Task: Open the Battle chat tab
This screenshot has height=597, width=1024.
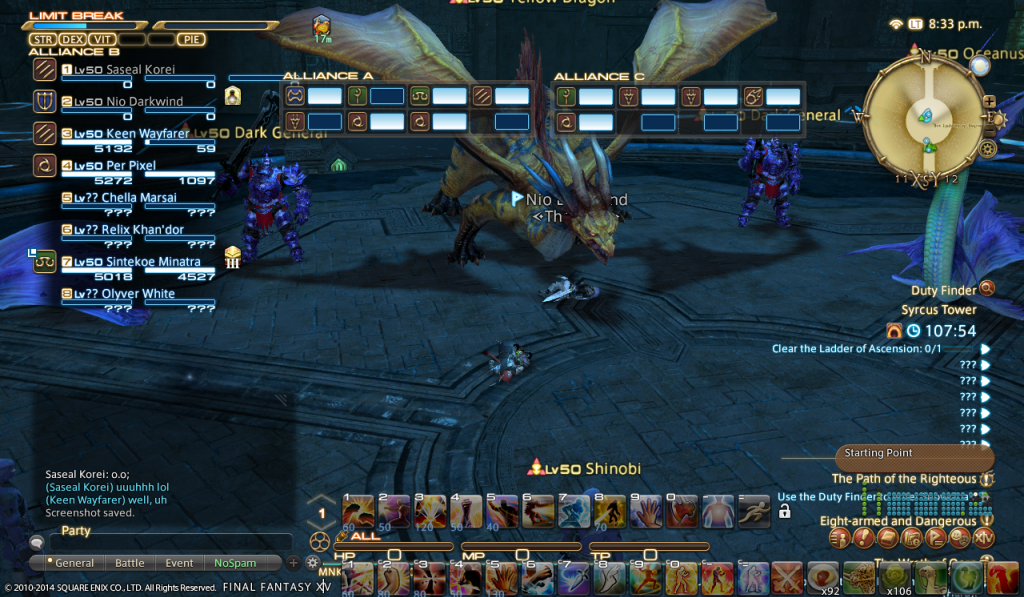Action: tap(129, 563)
